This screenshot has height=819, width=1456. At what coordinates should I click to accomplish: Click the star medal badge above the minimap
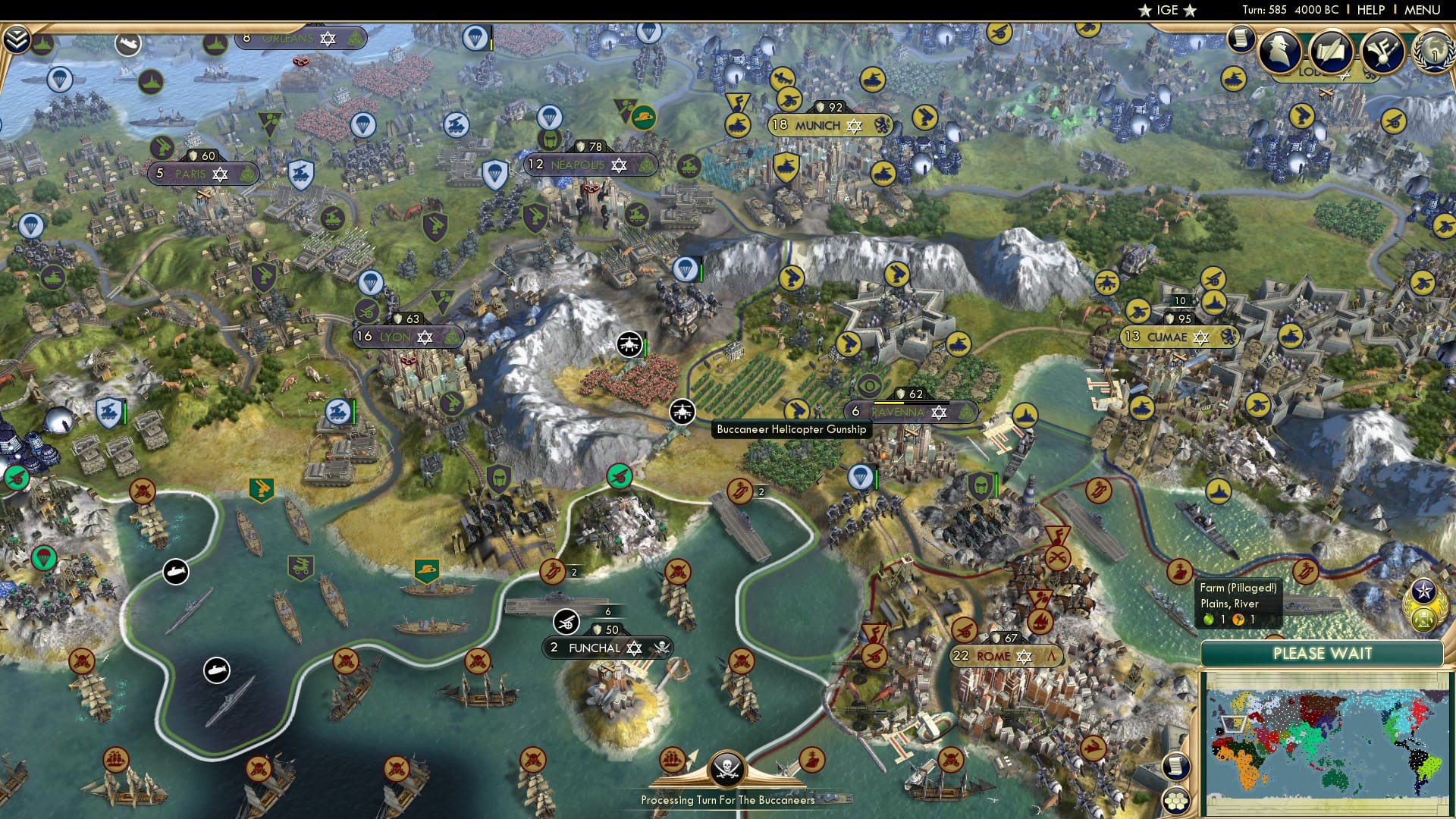tap(1425, 589)
